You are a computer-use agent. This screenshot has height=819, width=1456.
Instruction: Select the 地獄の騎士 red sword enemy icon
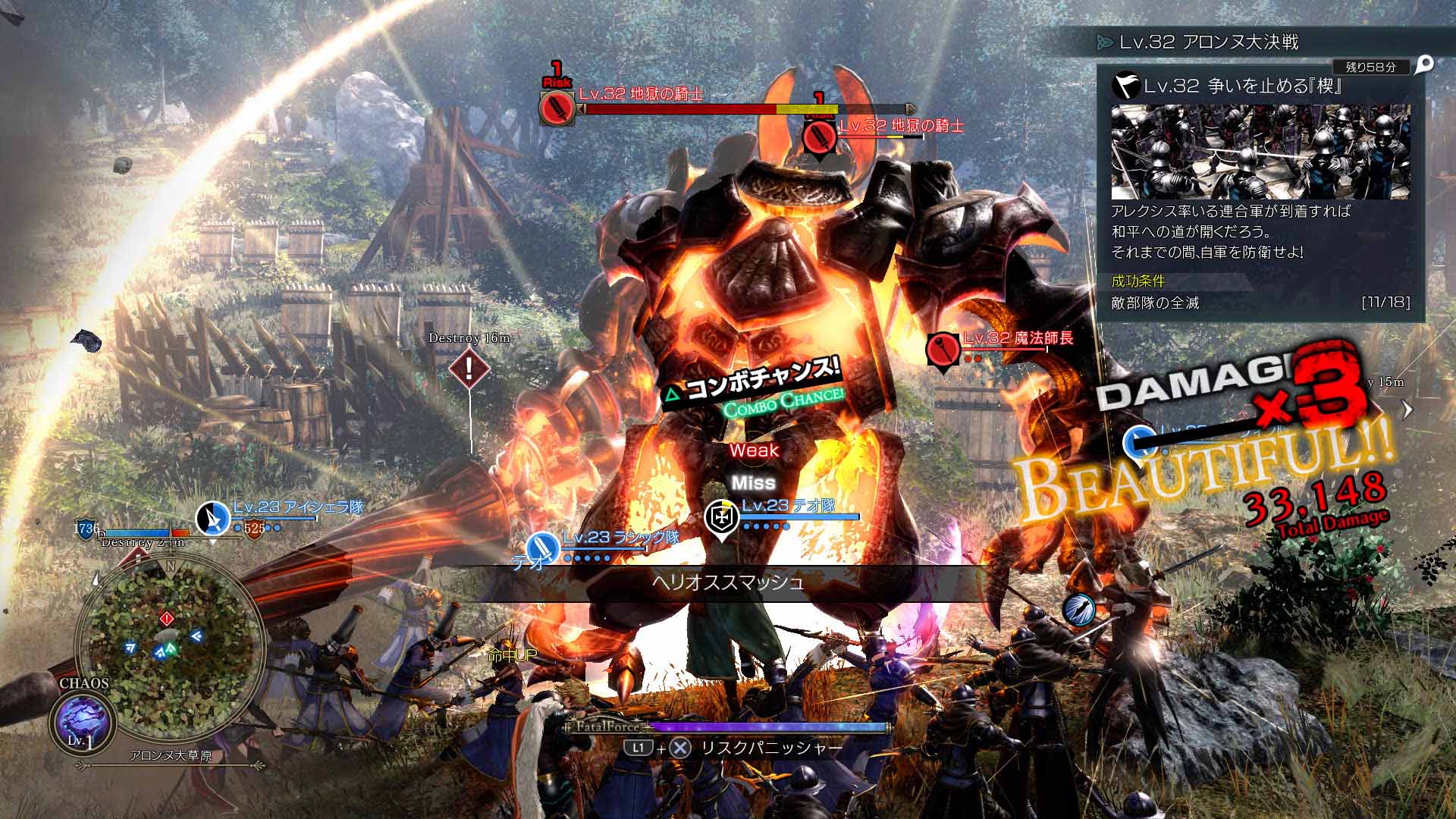558,108
